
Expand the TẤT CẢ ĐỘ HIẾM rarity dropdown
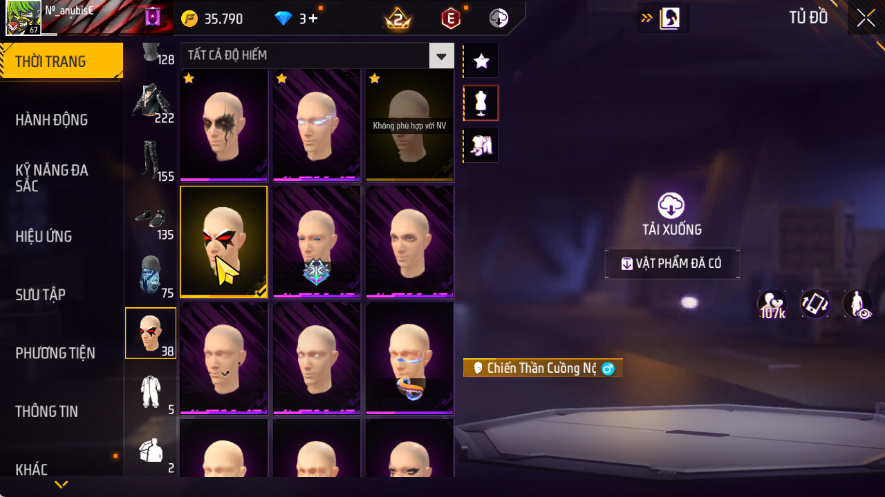pyautogui.click(x=441, y=56)
